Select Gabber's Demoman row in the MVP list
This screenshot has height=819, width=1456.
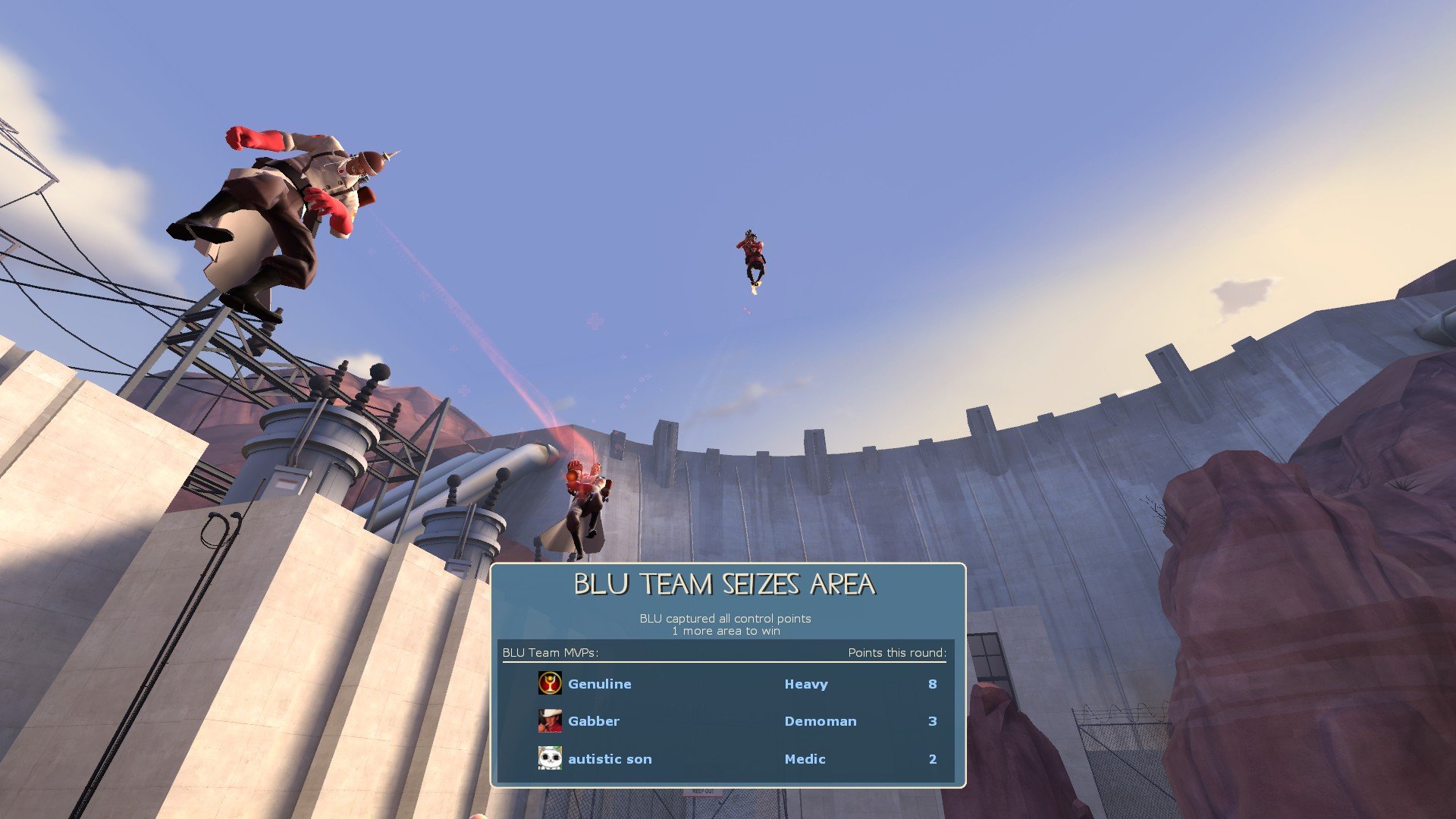tap(728, 721)
